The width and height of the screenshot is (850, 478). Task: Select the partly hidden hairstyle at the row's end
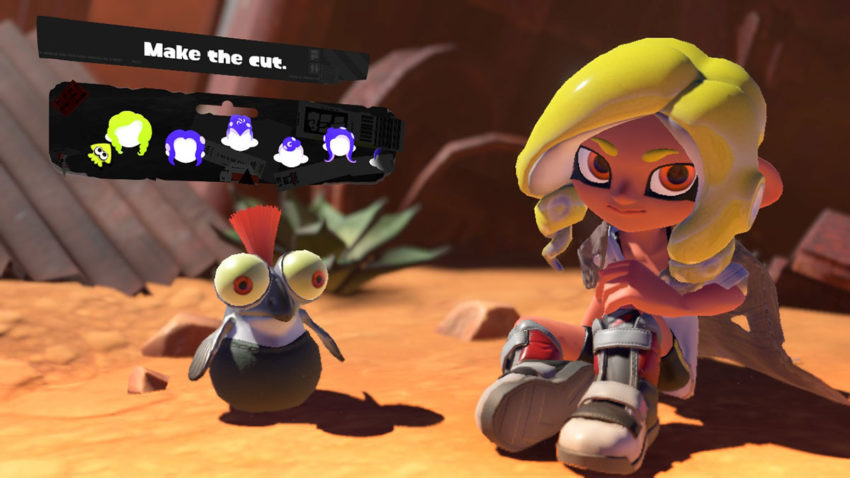(x=375, y=158)
